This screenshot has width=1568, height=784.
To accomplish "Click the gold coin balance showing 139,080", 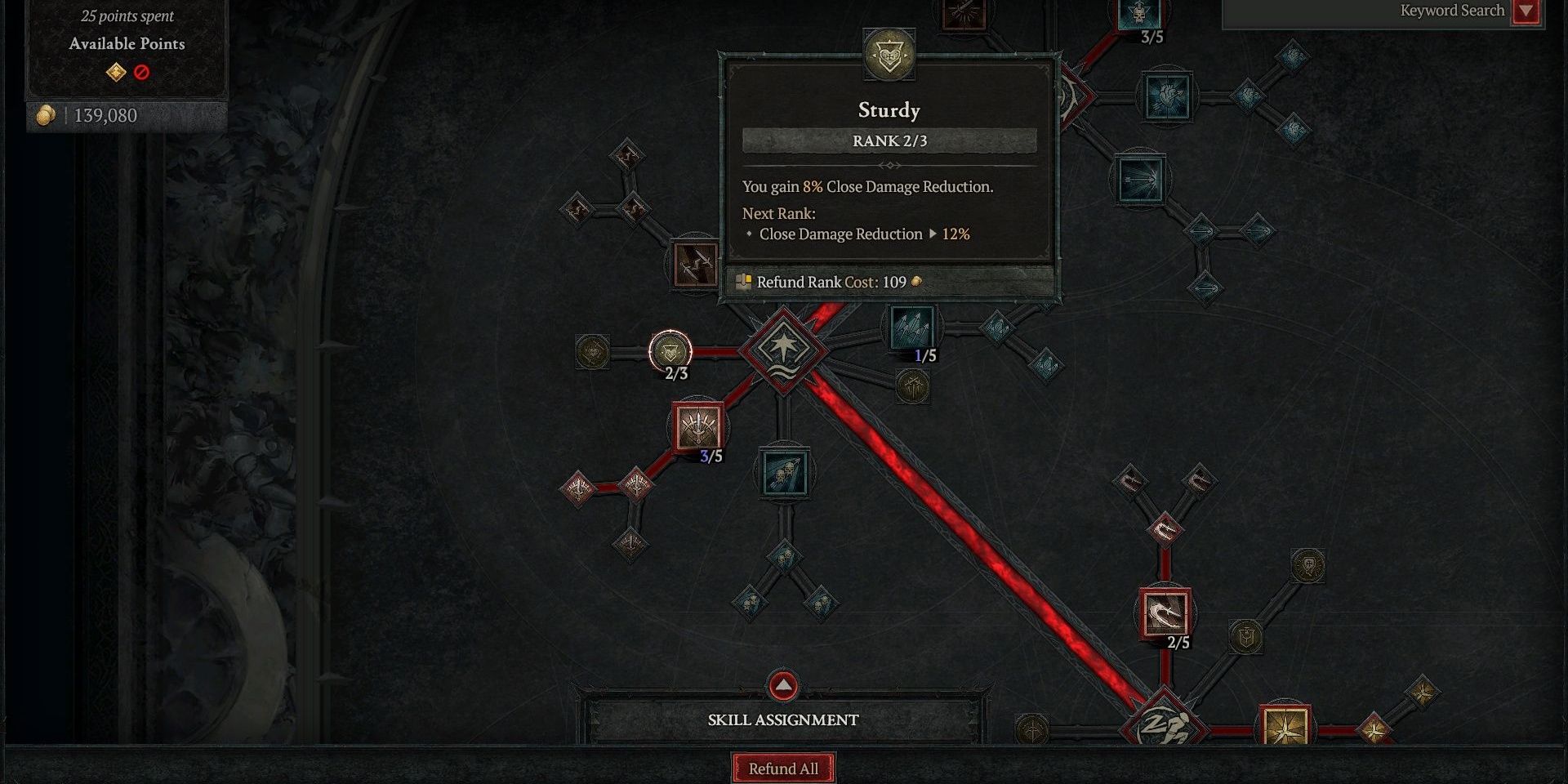I will point(98,115).
